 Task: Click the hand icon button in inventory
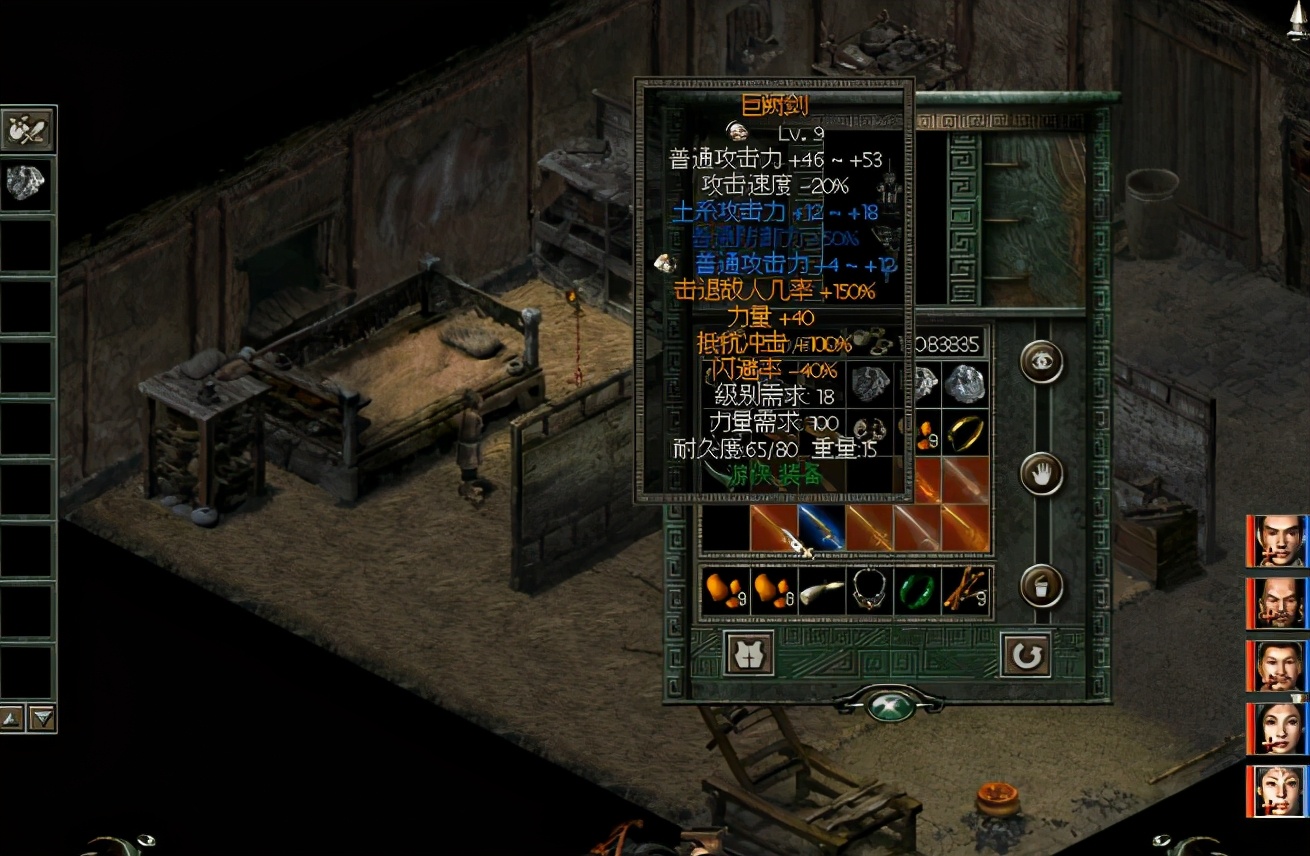(1041, 474)
